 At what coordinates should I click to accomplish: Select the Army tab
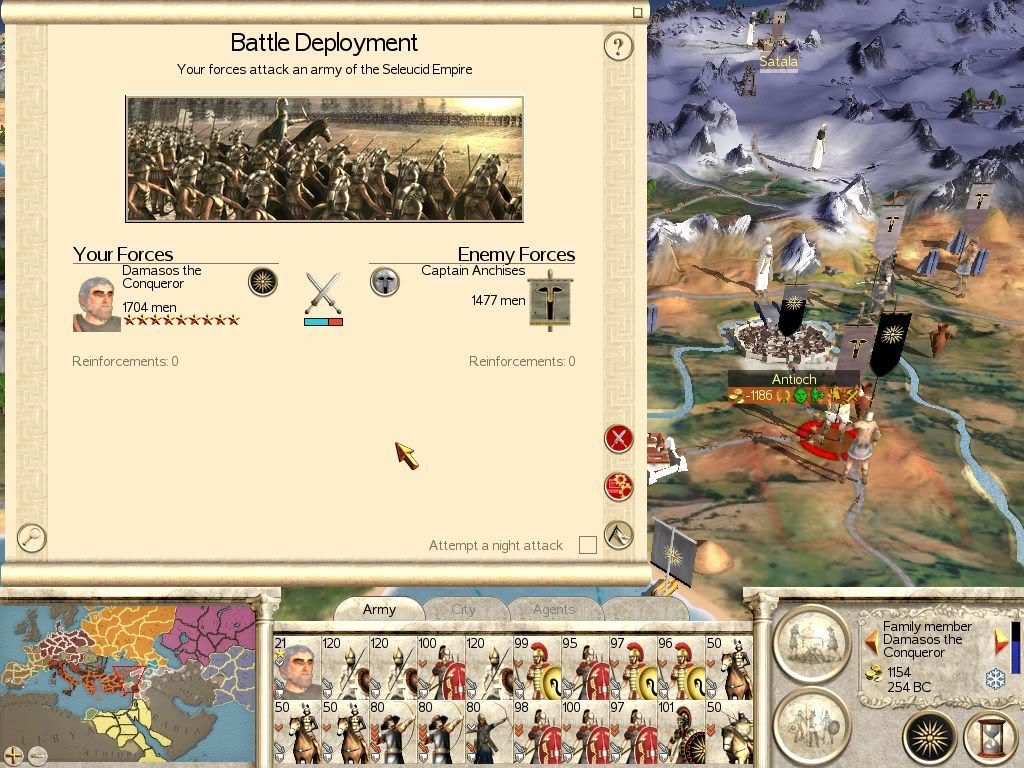pos(379,609)
